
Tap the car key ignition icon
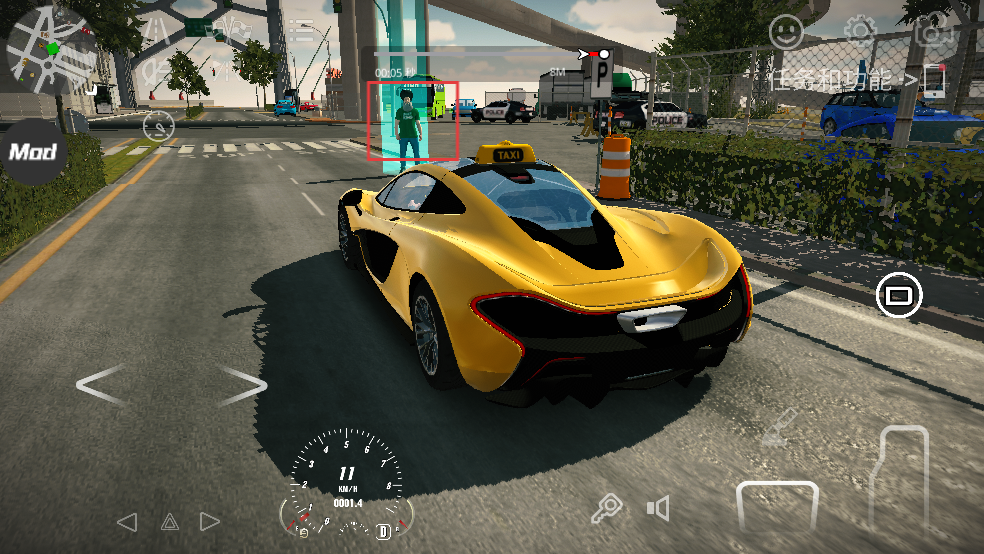click(607, 509)
